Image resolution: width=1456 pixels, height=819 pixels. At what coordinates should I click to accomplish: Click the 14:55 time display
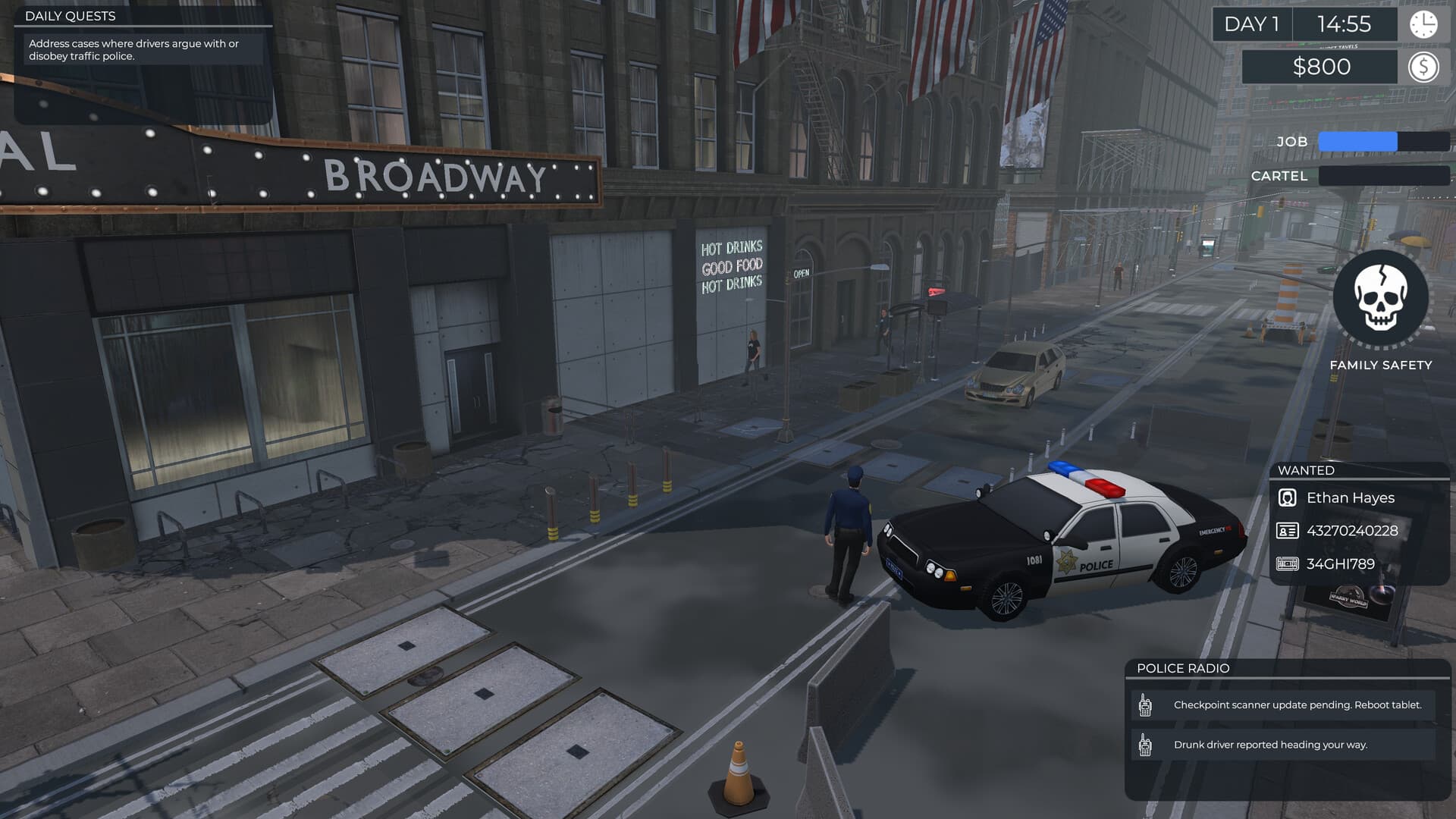(1346, 24)
